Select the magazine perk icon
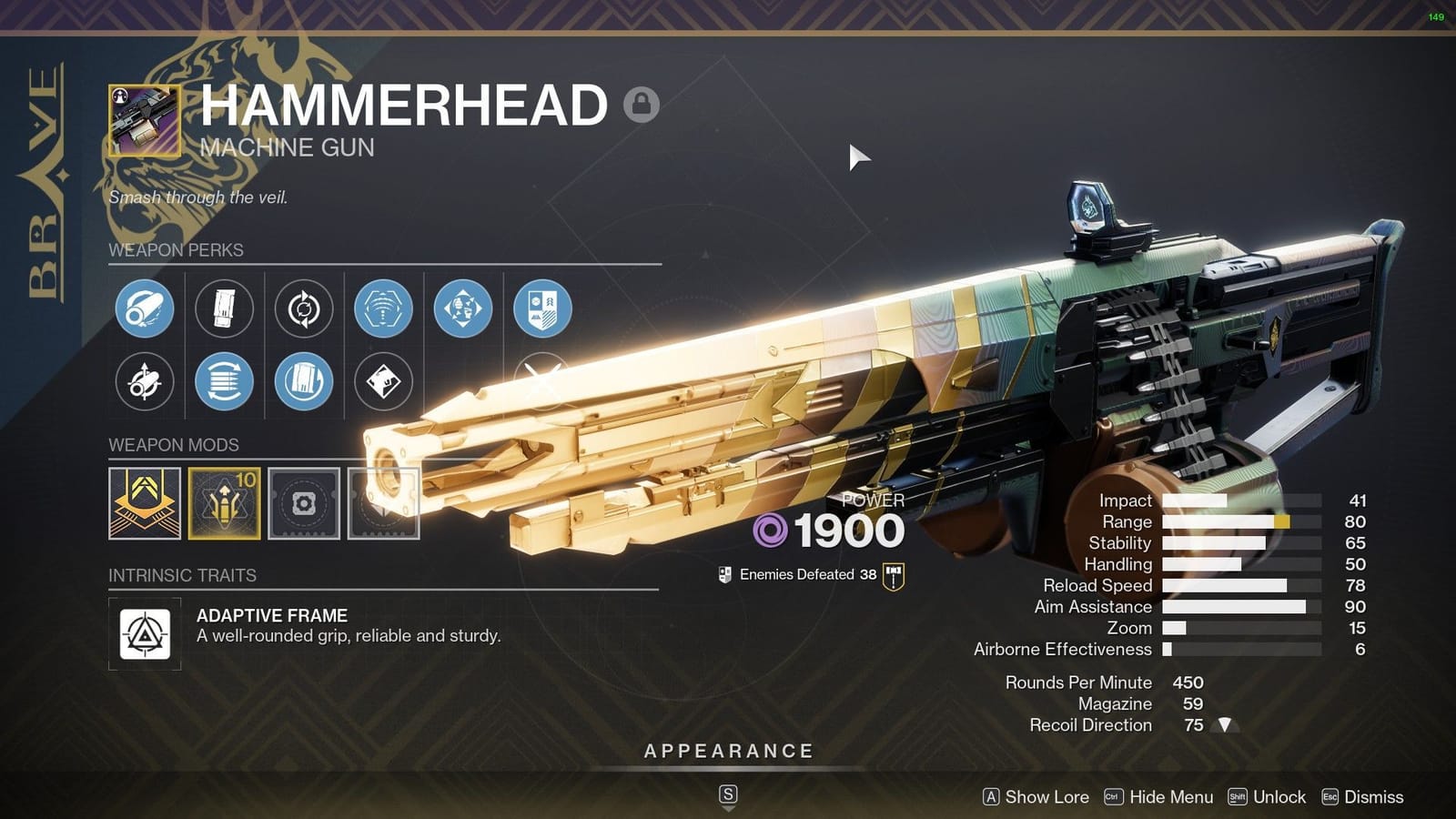The image size is (1456, 819). point(224,308)
